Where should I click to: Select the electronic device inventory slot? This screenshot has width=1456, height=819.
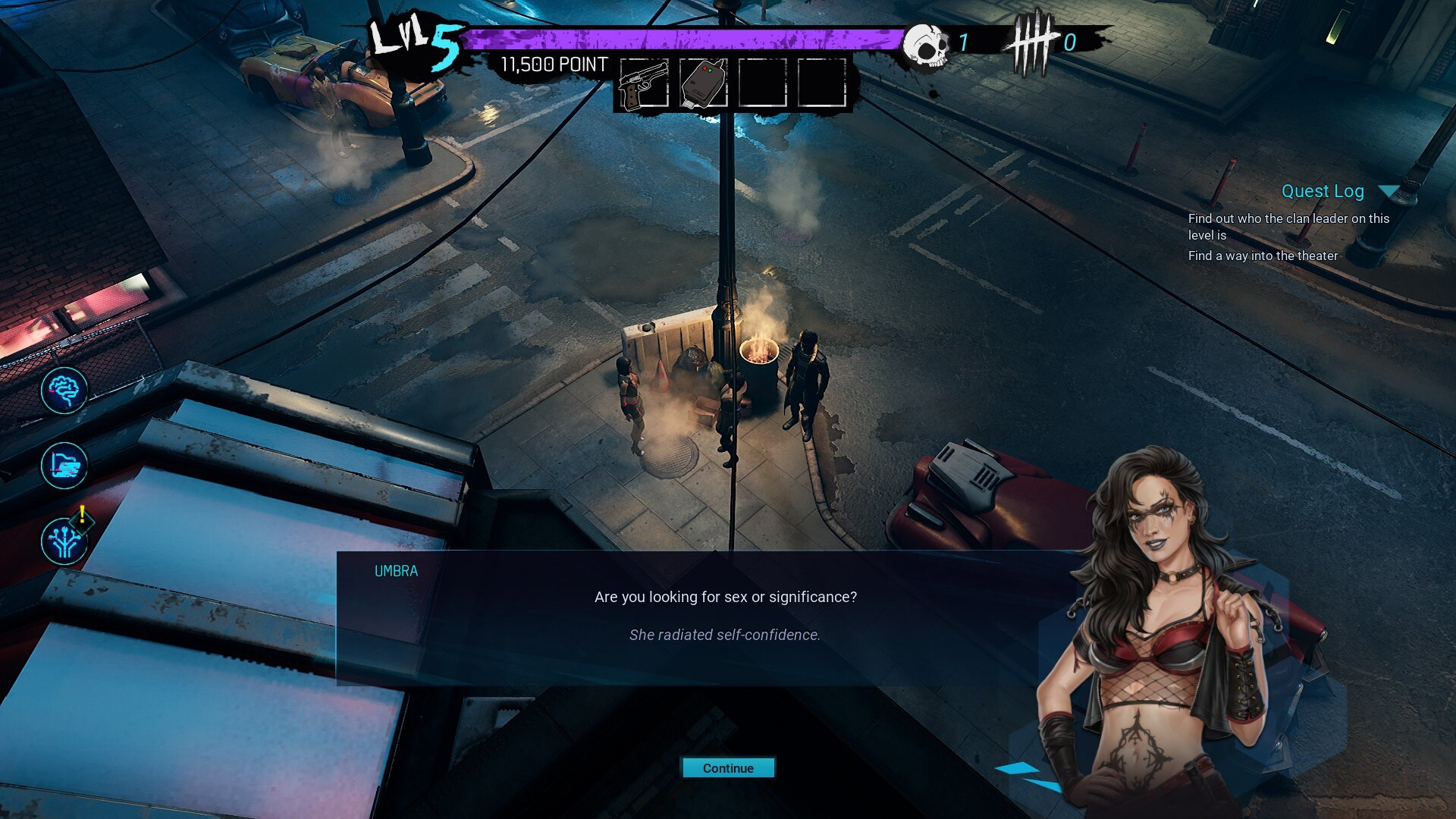coord(703,83)
